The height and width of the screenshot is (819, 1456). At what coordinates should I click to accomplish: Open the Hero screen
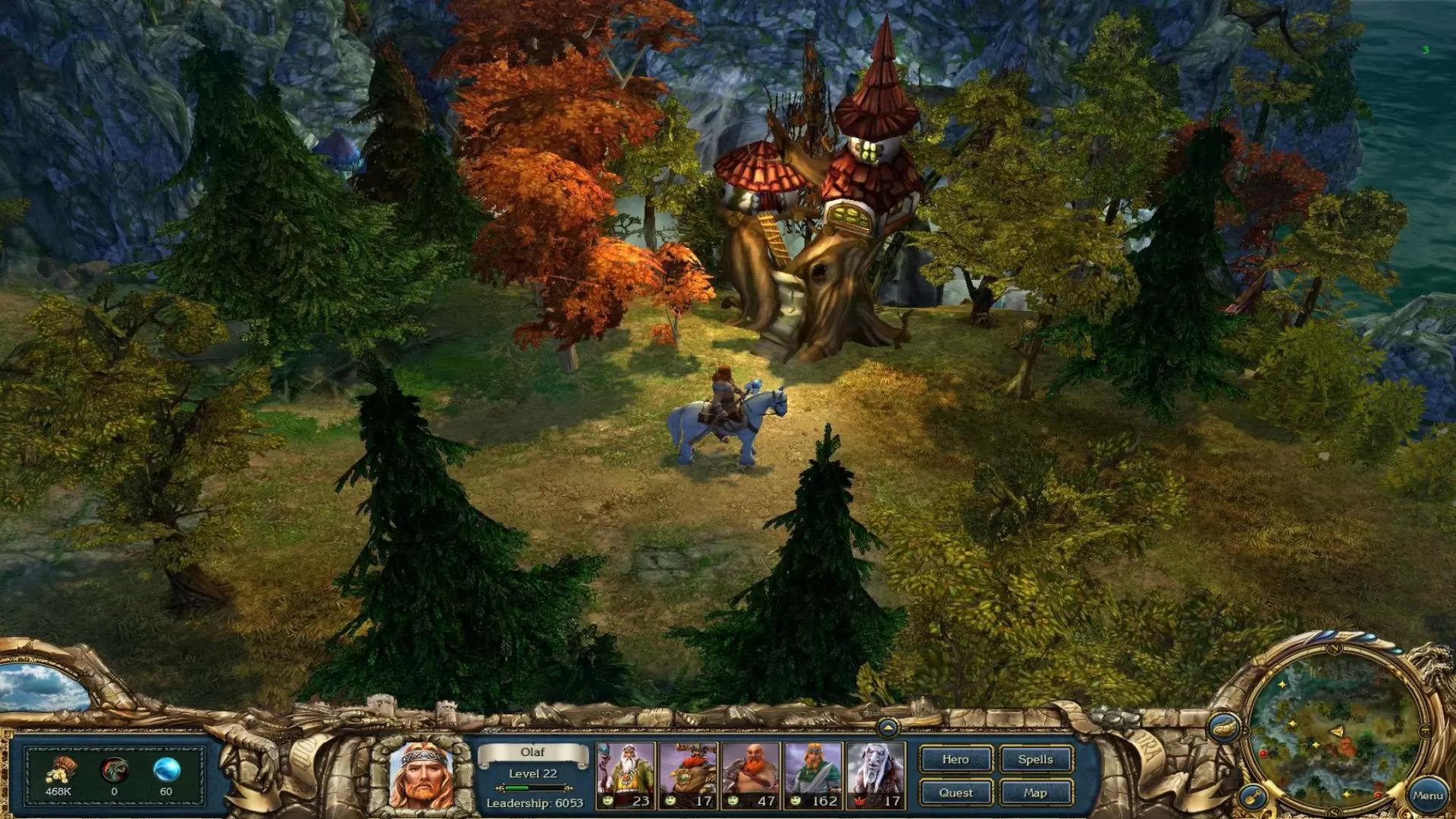(x=955, y=759)
